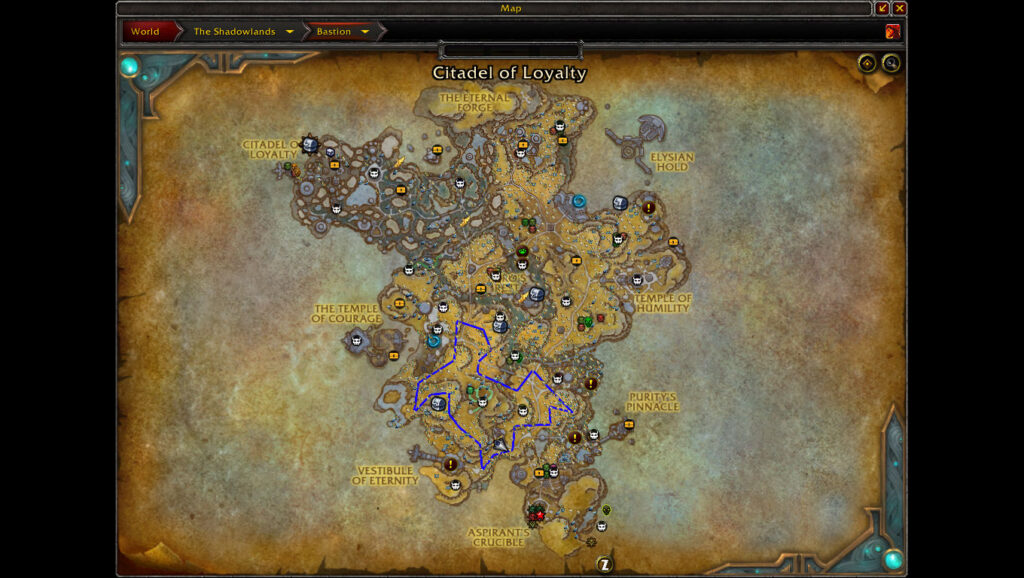Click the red icon in the navigation bar
The height and width of the screenshot is (578, 1024).
point(892,32)
